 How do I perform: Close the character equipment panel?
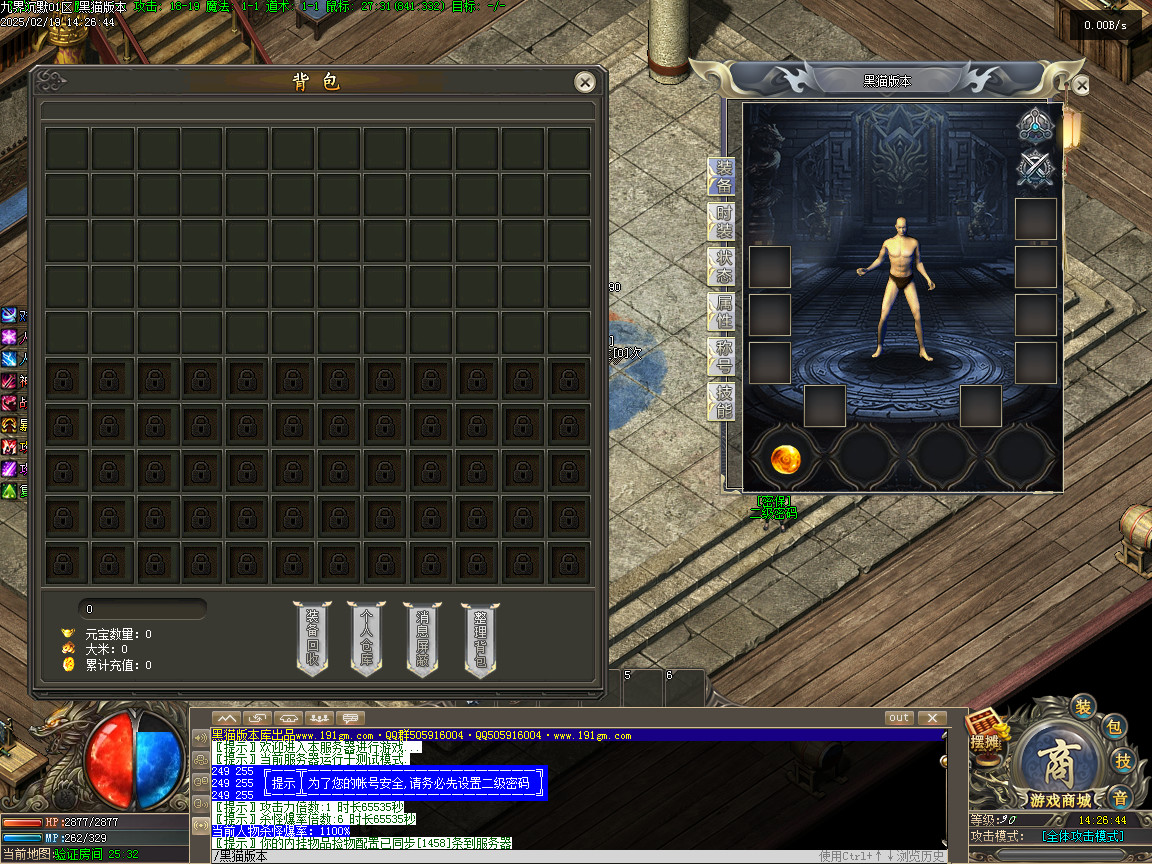pos(1081,86)
